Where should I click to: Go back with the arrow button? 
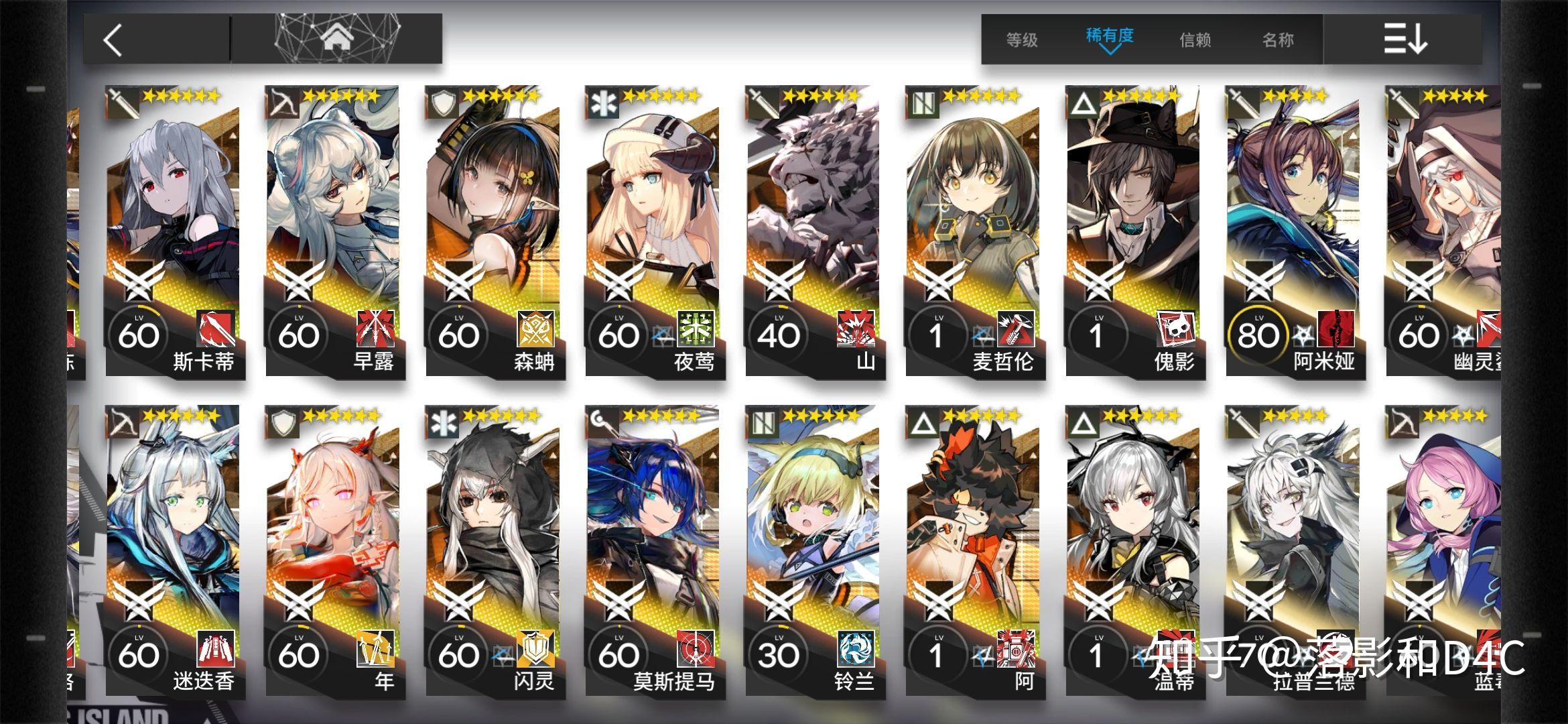pos(114,40)
